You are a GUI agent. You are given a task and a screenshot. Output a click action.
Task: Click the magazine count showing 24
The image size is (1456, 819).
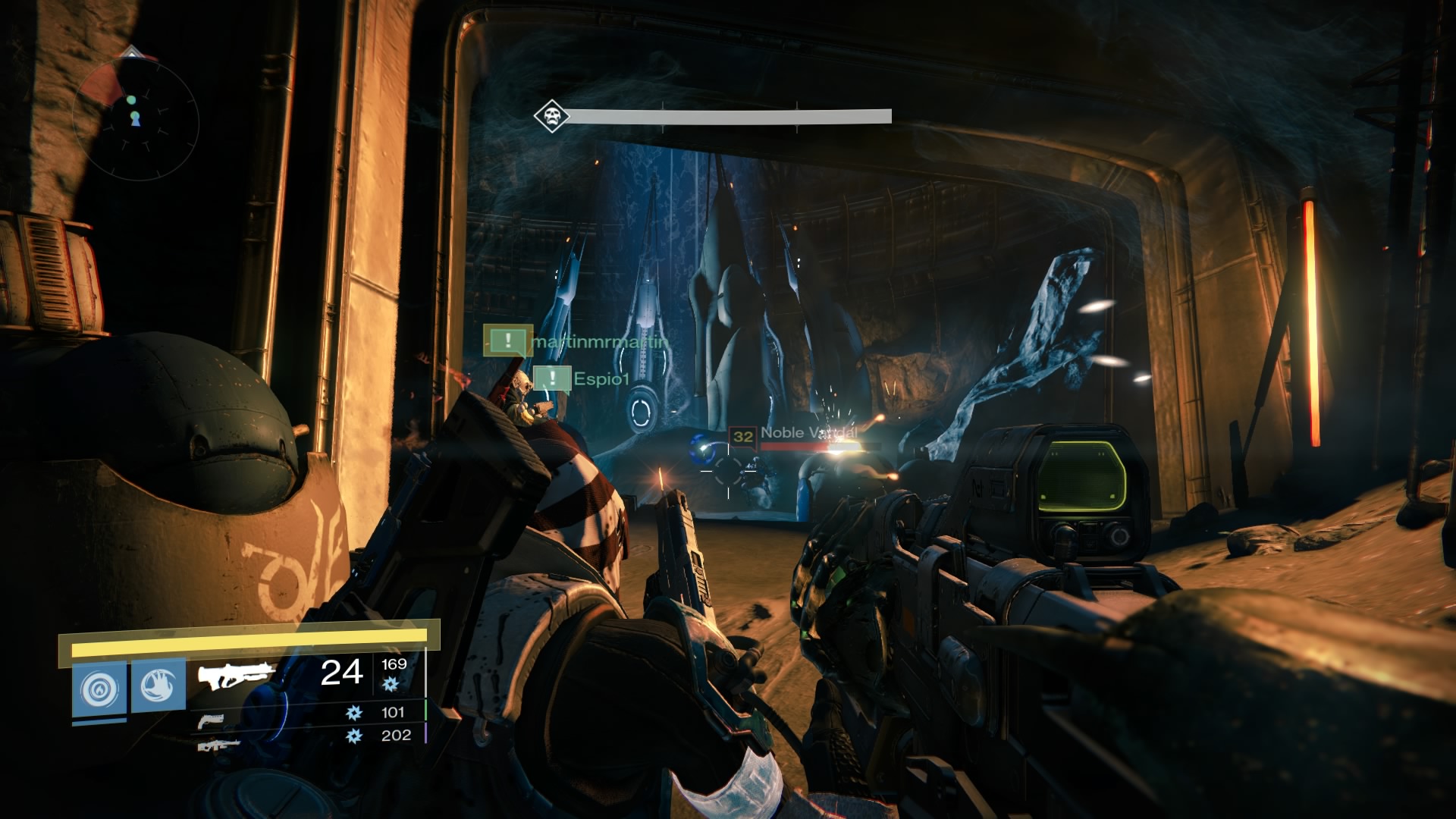(342, 673)
